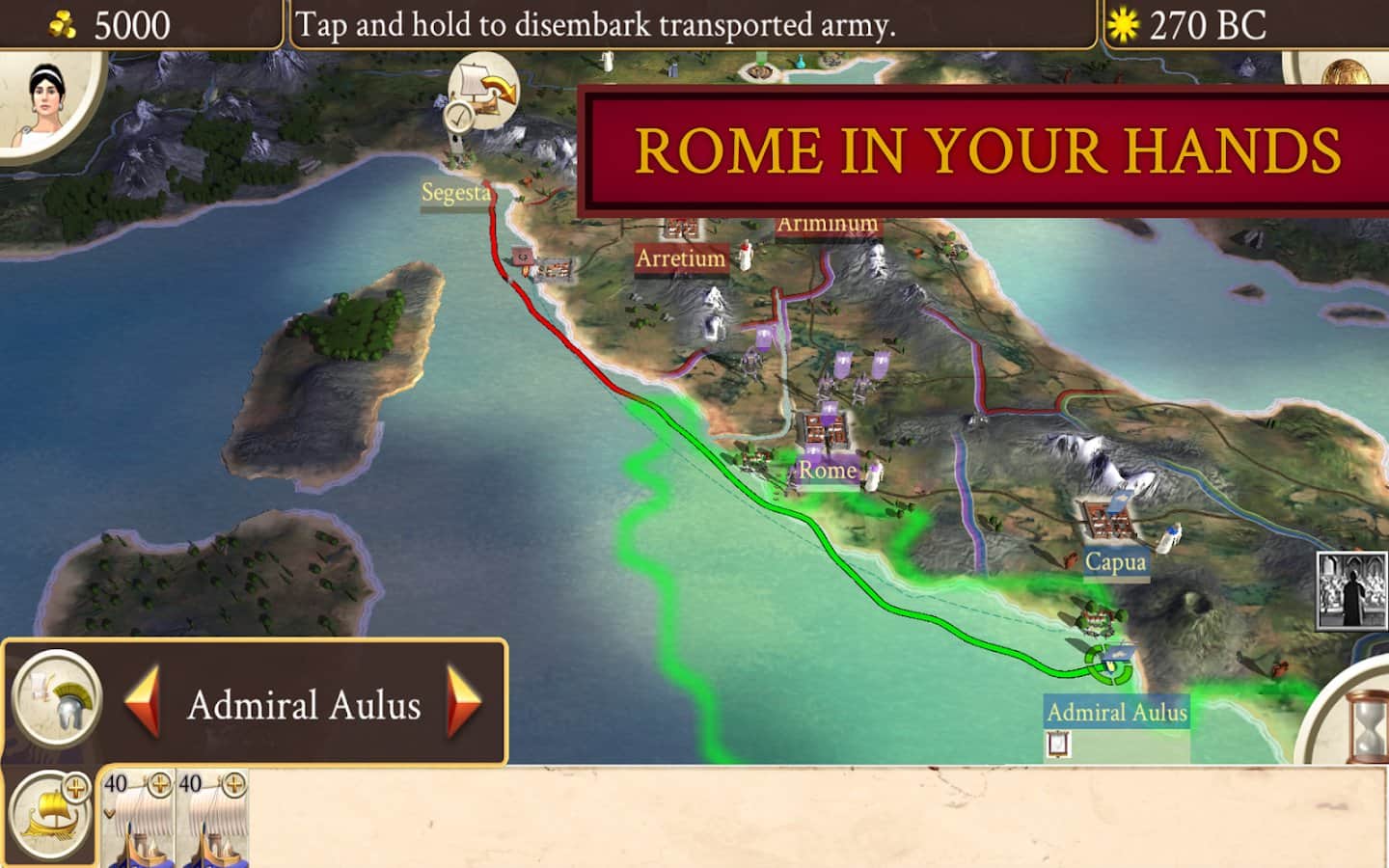
Task: Open the helmet character details button
Action: point(58,700)
